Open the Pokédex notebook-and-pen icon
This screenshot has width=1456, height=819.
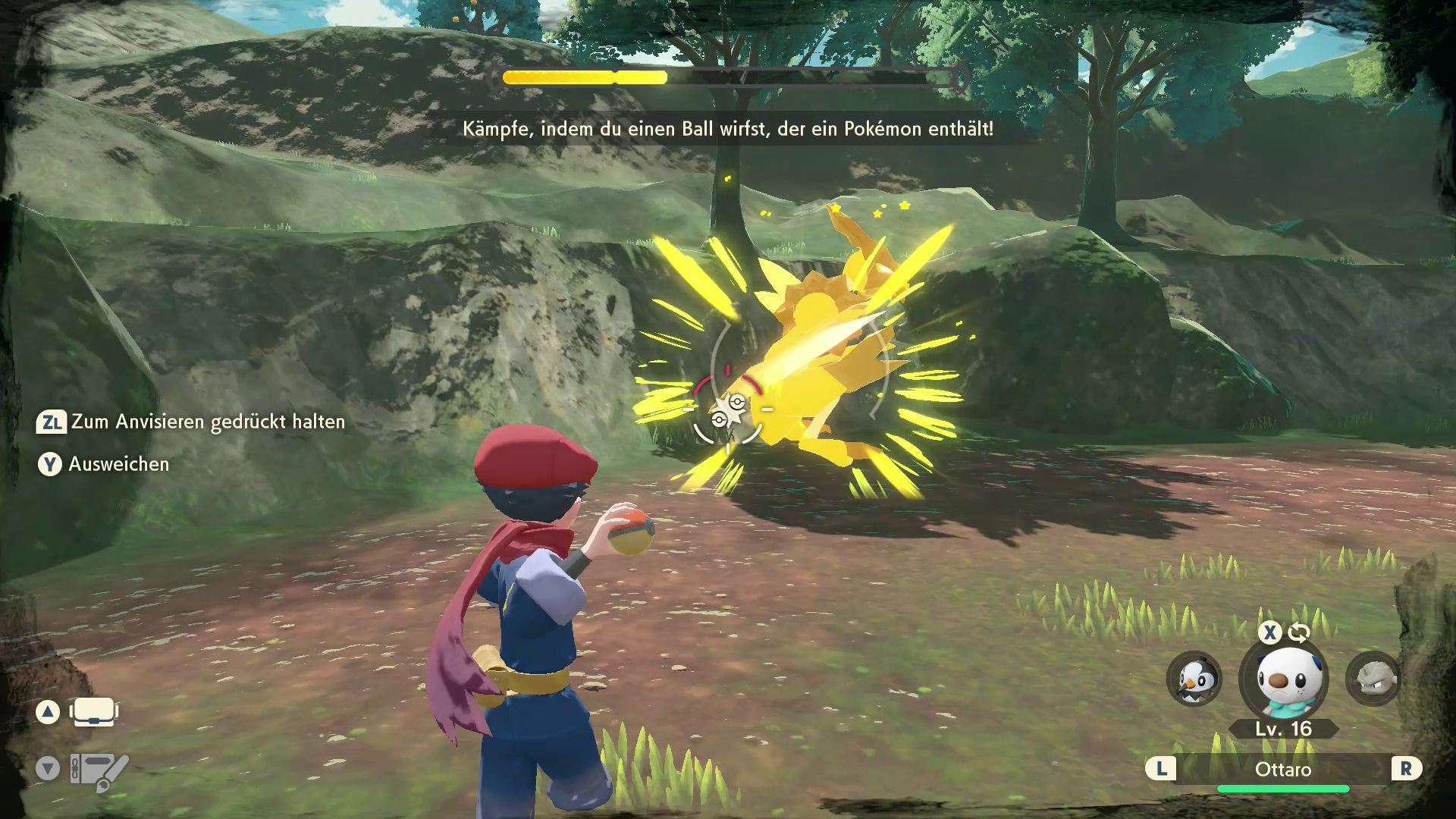coord(99,770)
